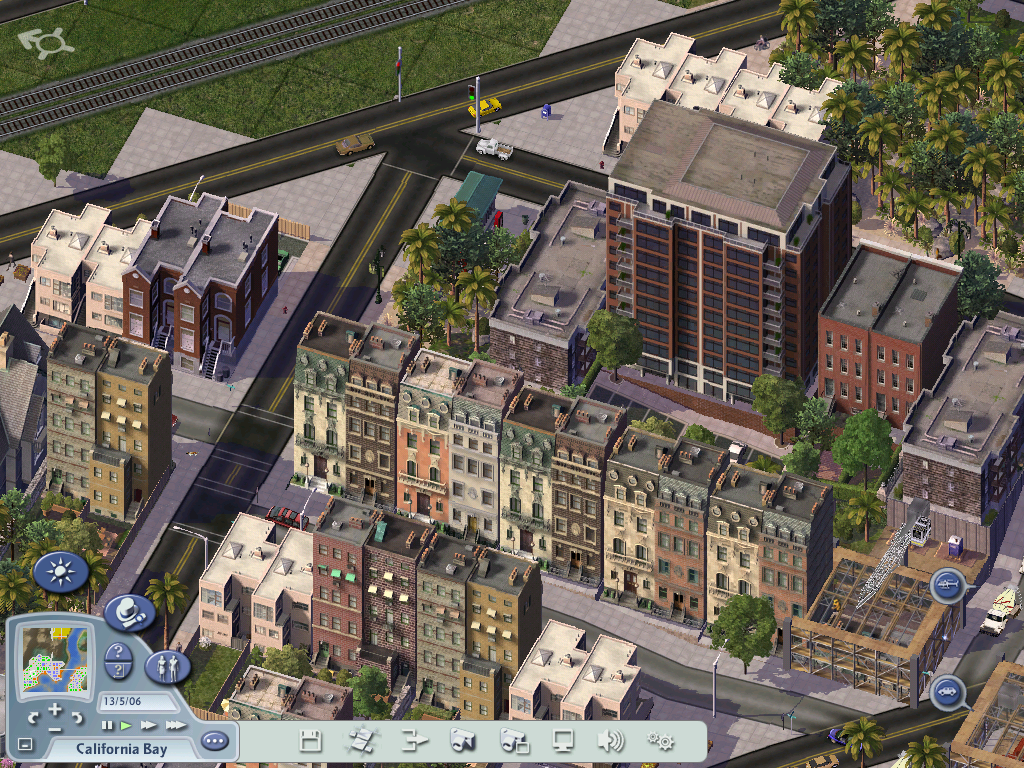The image size is (1024, 768).
Task: Rotate the view clockwise
Action: [x=77, y=718]
